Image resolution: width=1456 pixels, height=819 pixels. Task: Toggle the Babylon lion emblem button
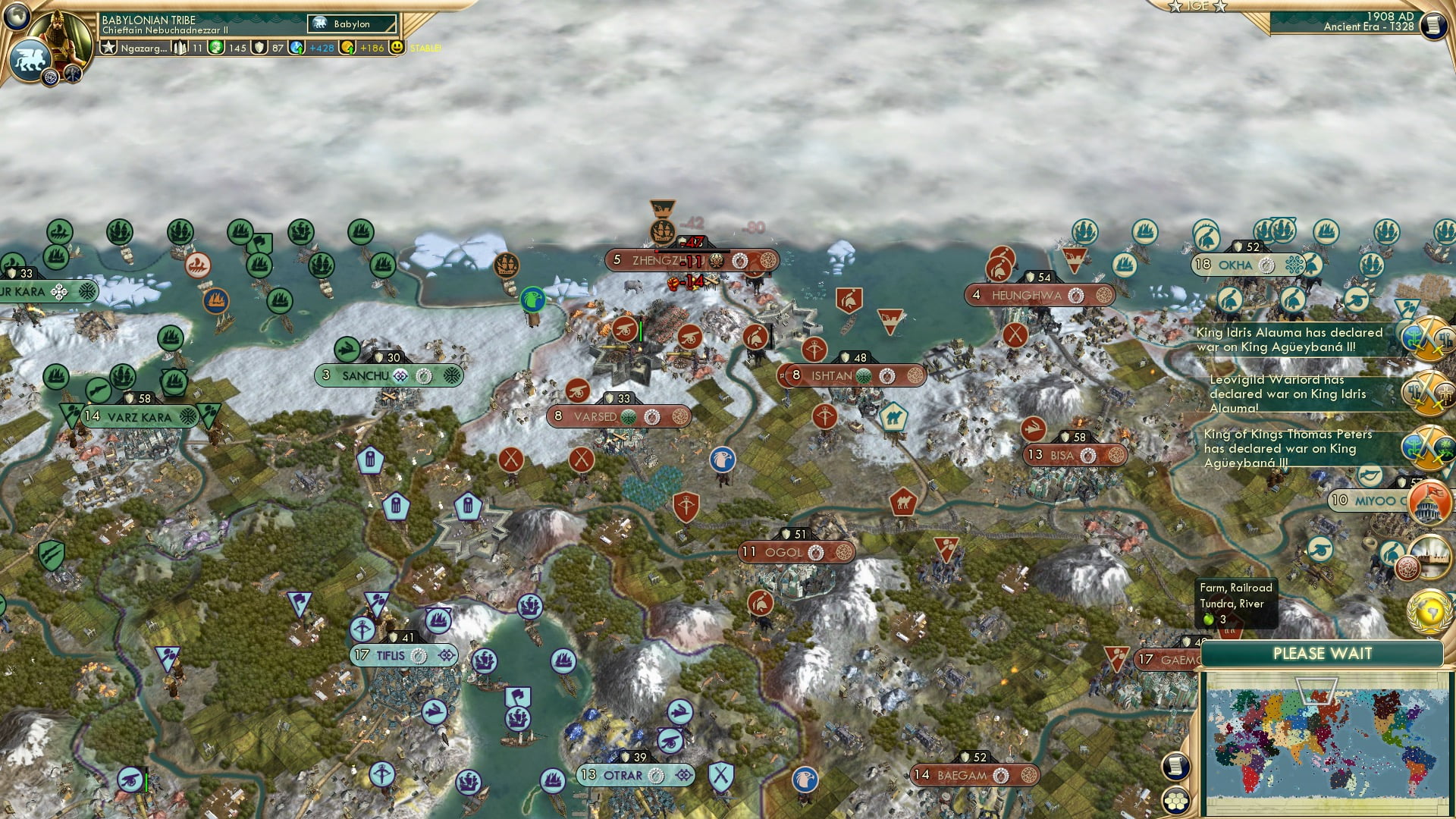pyautogui.click(x=29, y=59)
